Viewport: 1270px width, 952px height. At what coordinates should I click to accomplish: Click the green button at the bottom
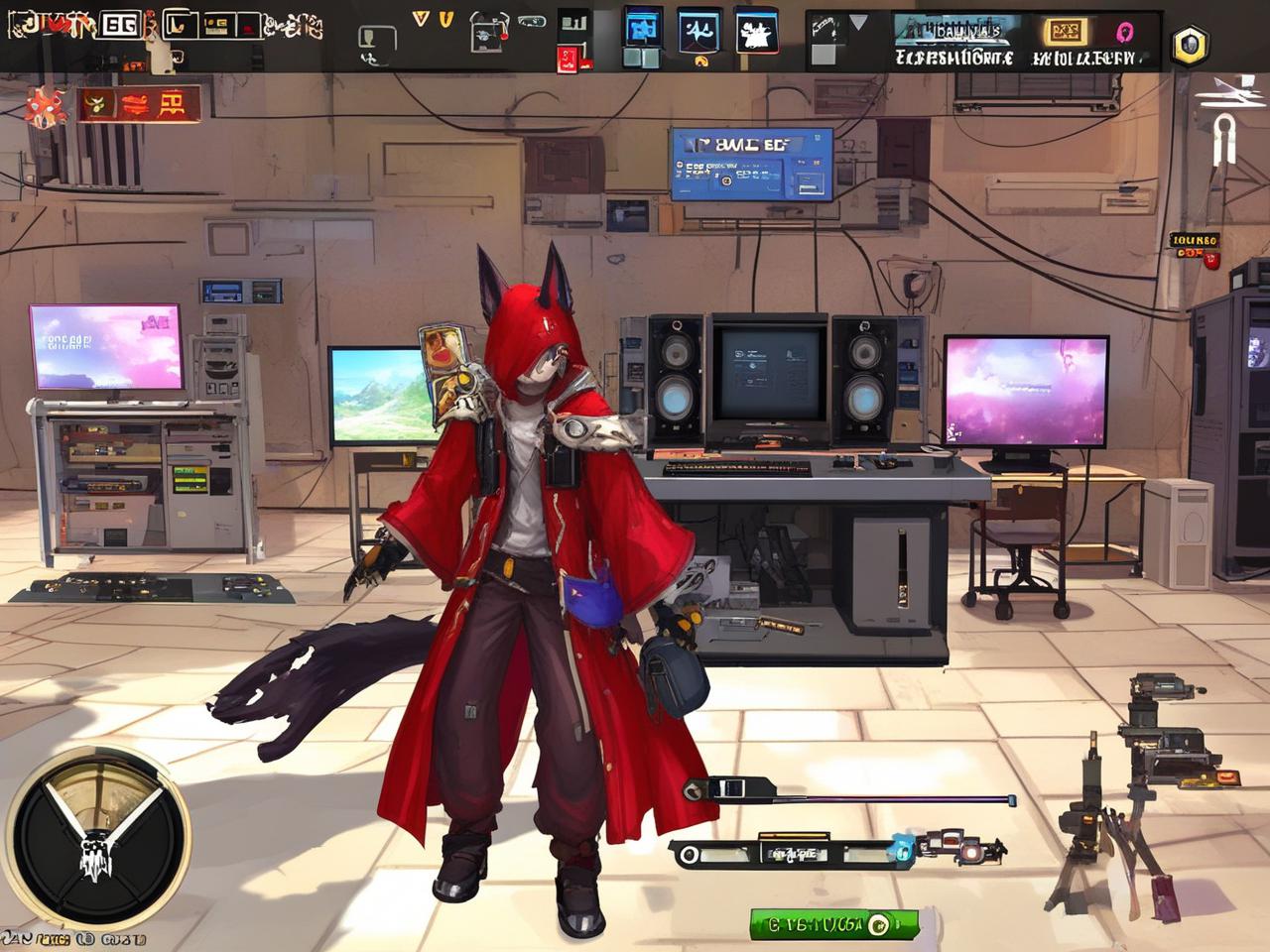point(832,924)
